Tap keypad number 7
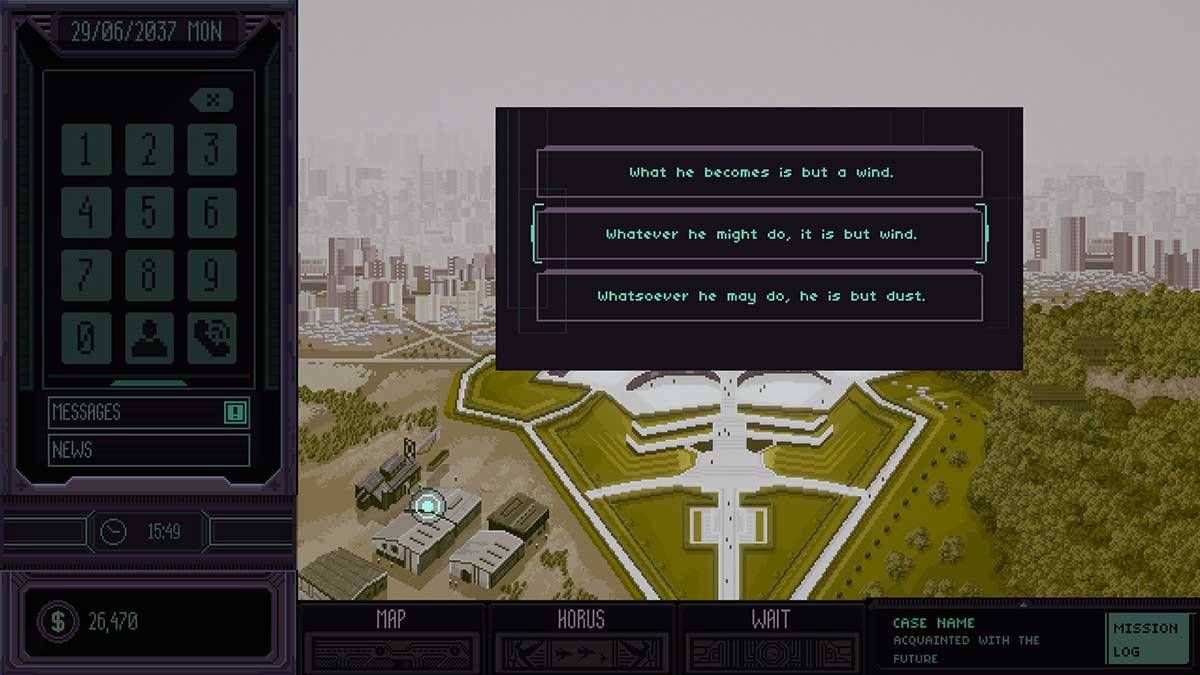Image resolution: width=1200 pixels, height=675 pixels. tap(85, 275)
